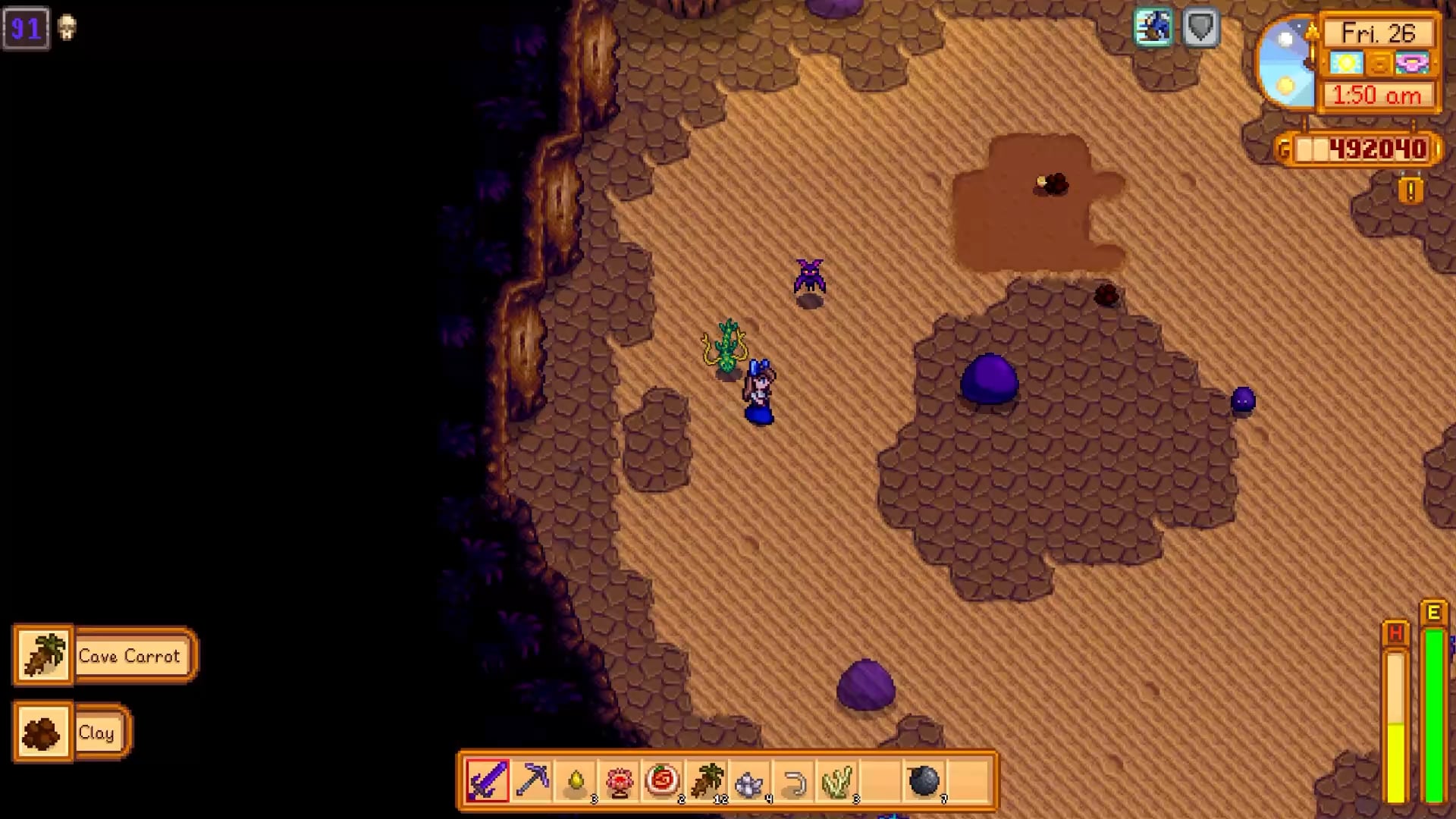Choose the green fiber plant stack
The height and width of the screenshot is (819, 1456).
[x=837, y=780]
